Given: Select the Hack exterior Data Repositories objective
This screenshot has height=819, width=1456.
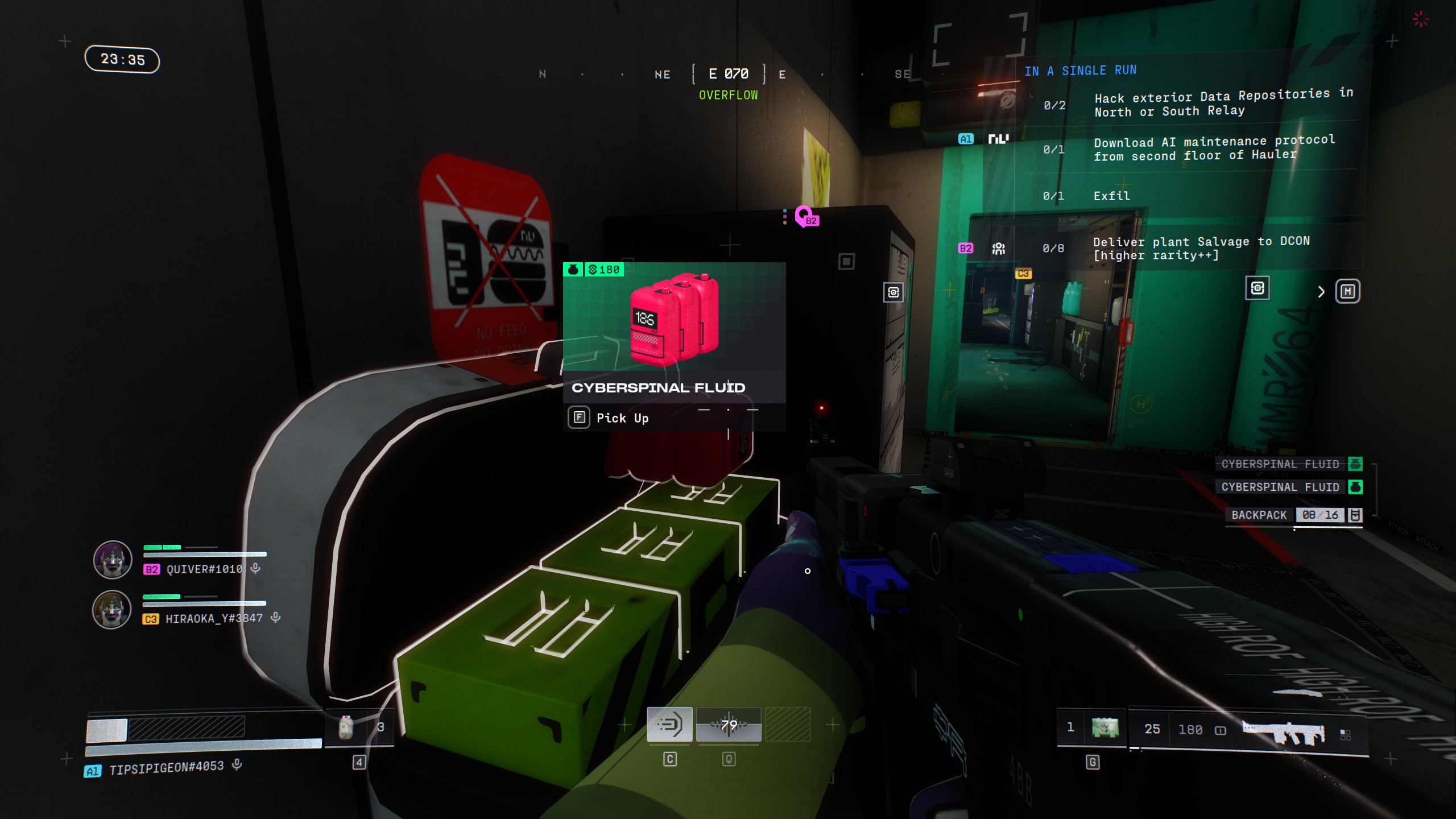Looking at the screenshot, I should [x=1223, y=103].
